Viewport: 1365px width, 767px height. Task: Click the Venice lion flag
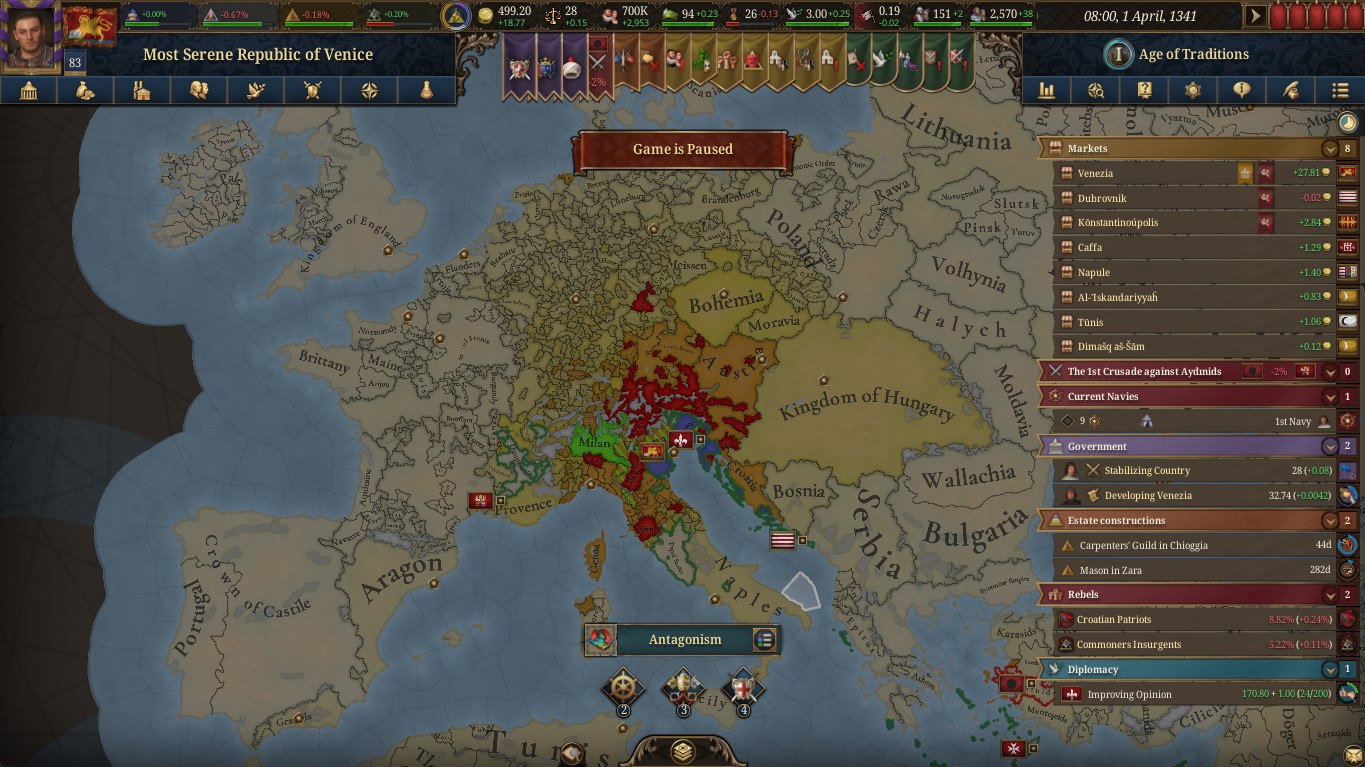click(x=90, y=25)
